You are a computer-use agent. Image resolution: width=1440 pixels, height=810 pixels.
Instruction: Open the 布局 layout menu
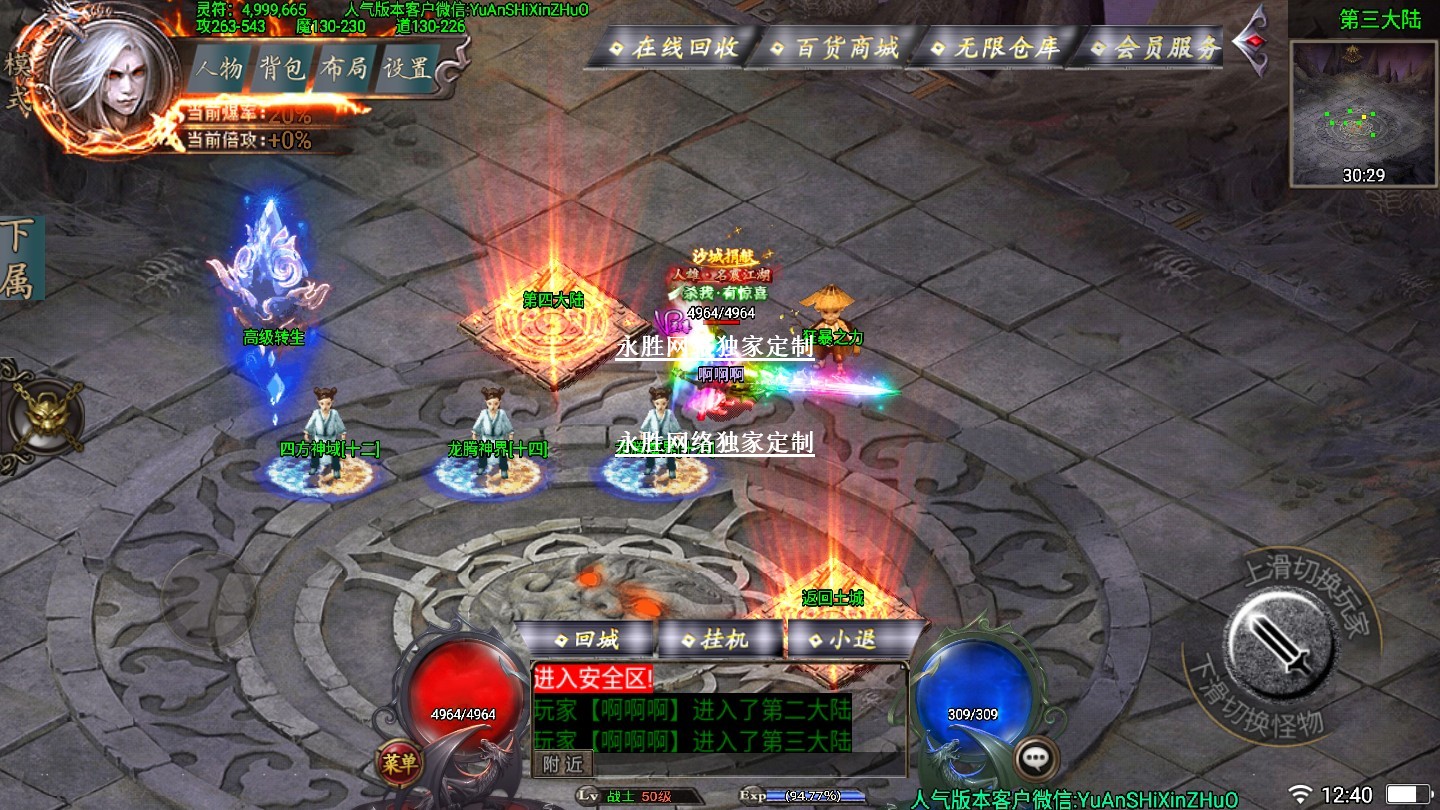344,69
